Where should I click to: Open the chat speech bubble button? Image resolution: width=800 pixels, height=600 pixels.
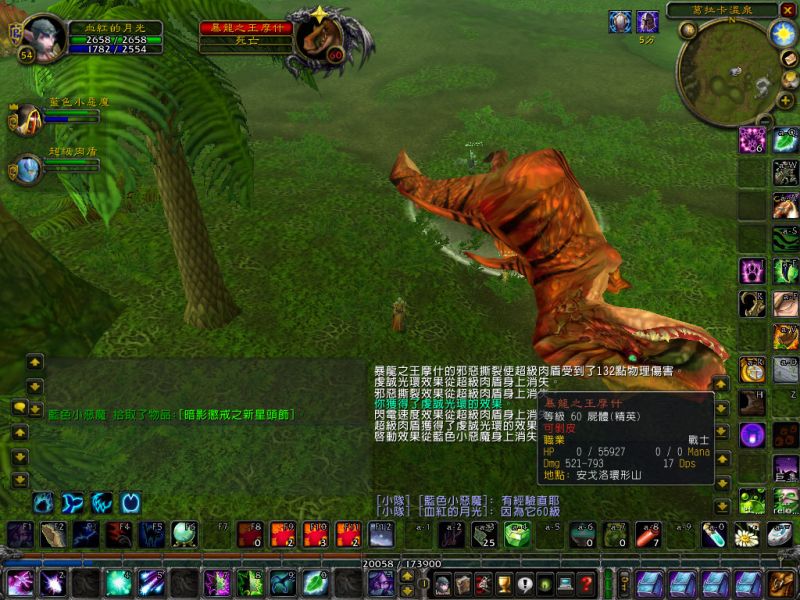[x=20, y=408]
